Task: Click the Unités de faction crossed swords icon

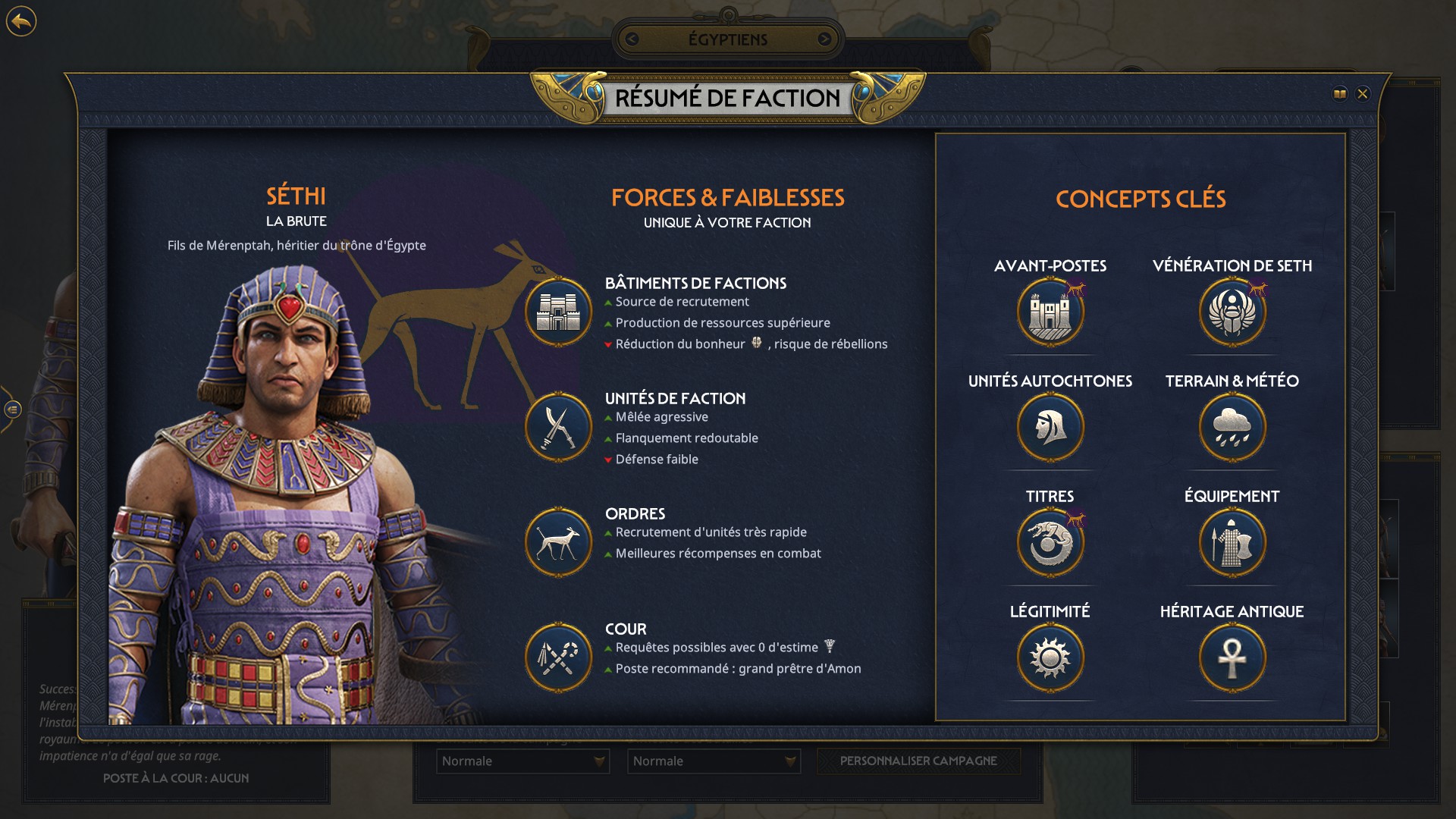Action: (558, 427)
